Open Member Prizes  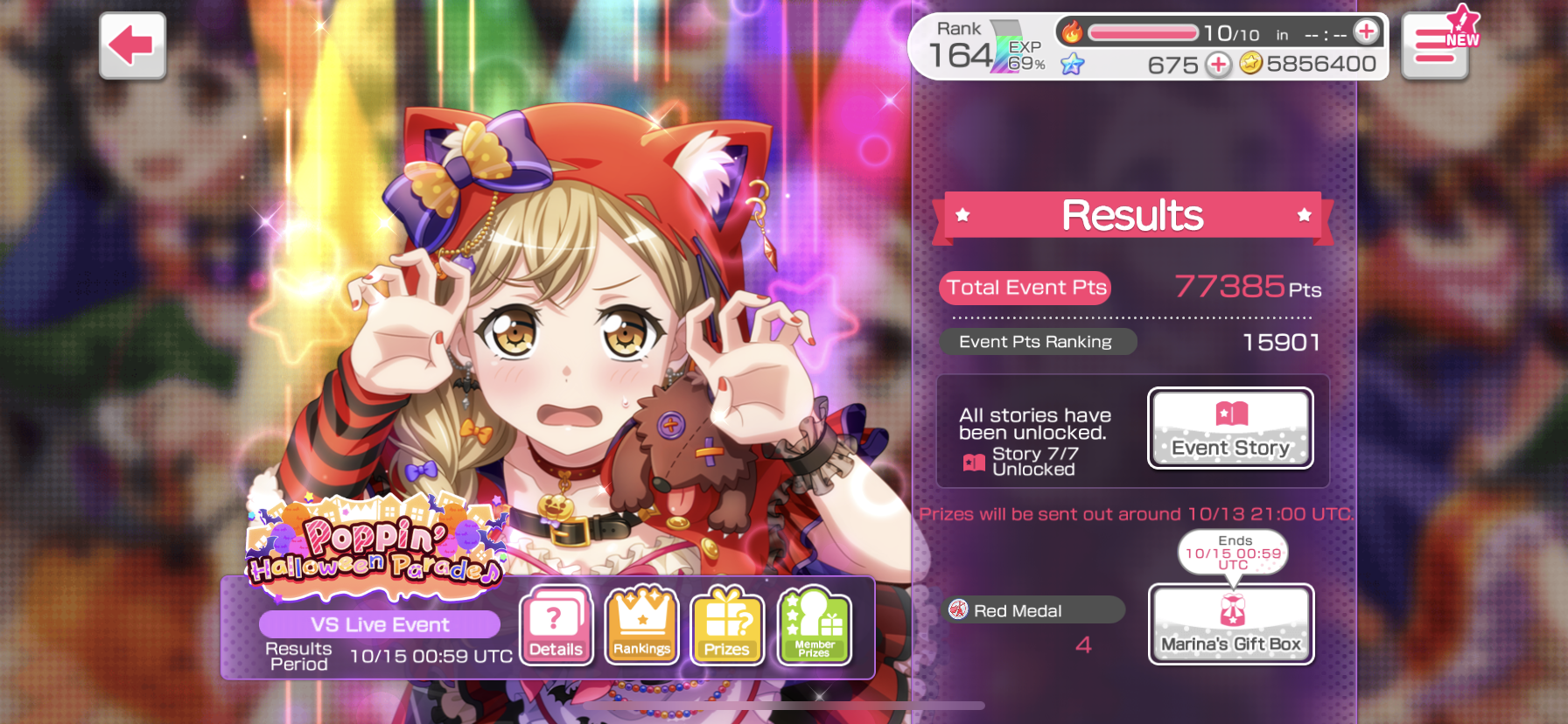(814, 625)
